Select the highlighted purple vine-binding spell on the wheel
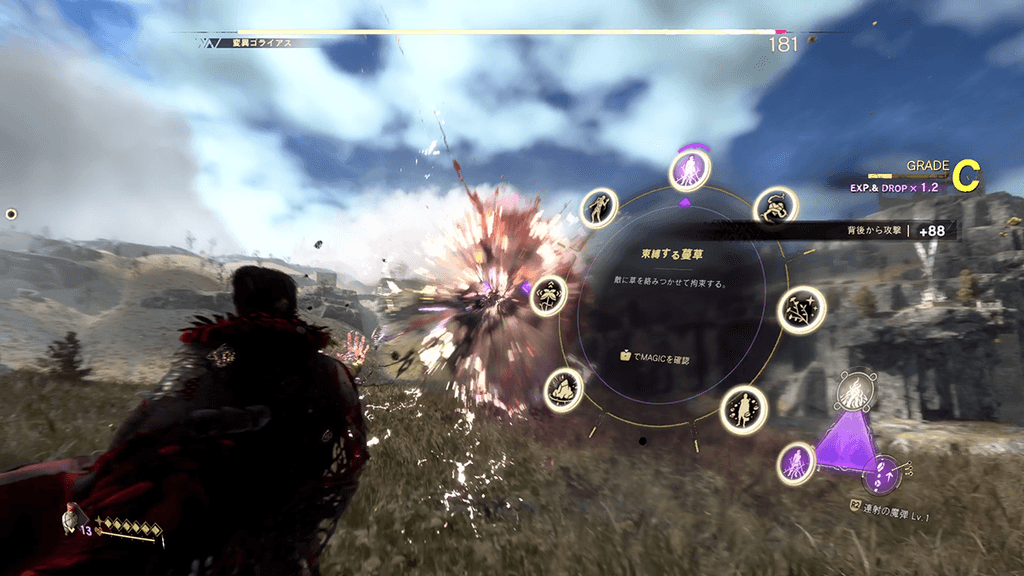 pos(689,169)
